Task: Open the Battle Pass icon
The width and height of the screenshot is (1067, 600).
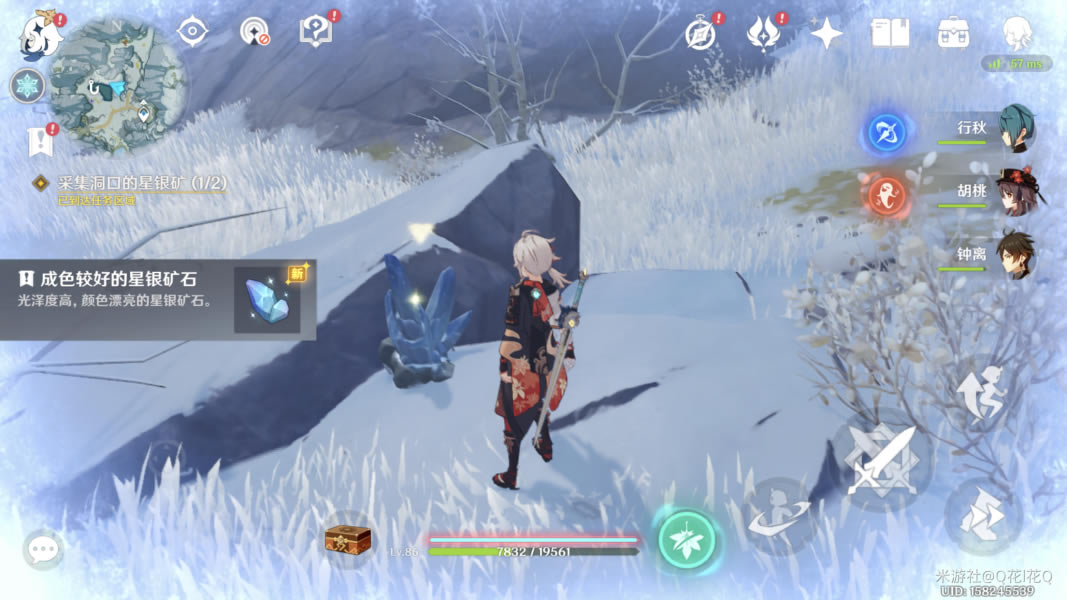Action: (x=764, y=34)
